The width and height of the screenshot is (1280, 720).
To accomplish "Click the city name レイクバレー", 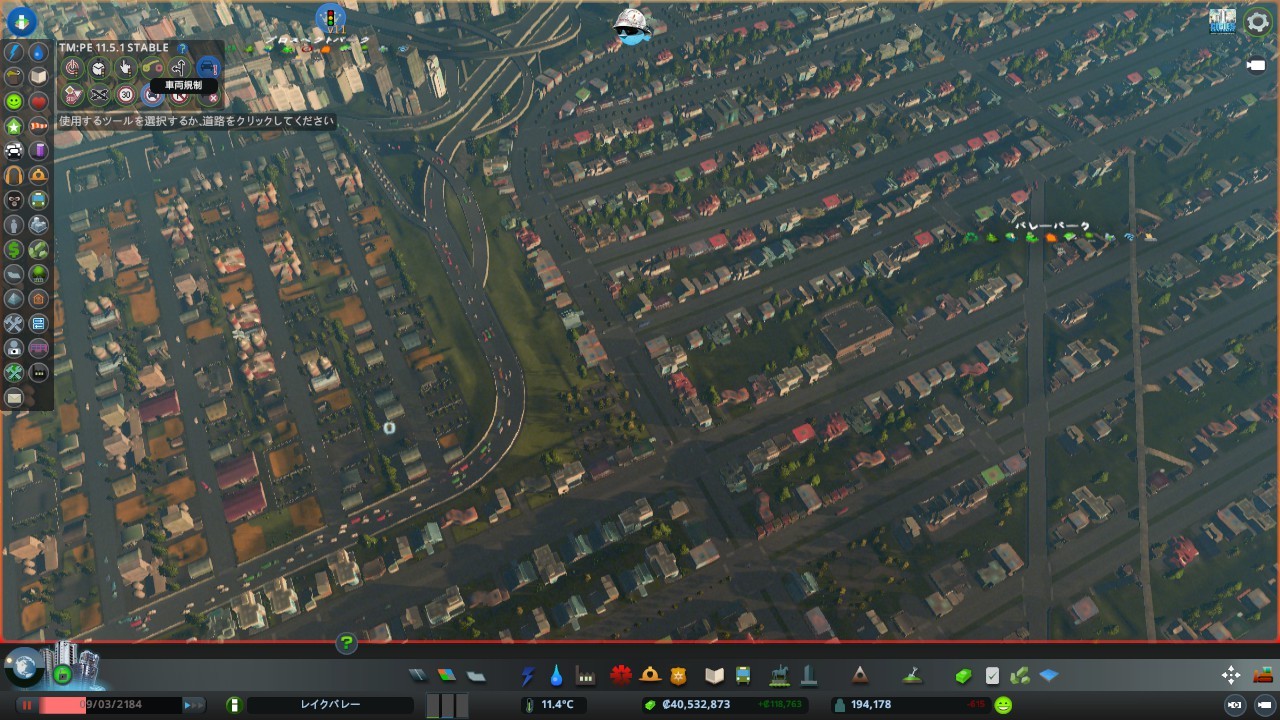I will click(330, 705).
